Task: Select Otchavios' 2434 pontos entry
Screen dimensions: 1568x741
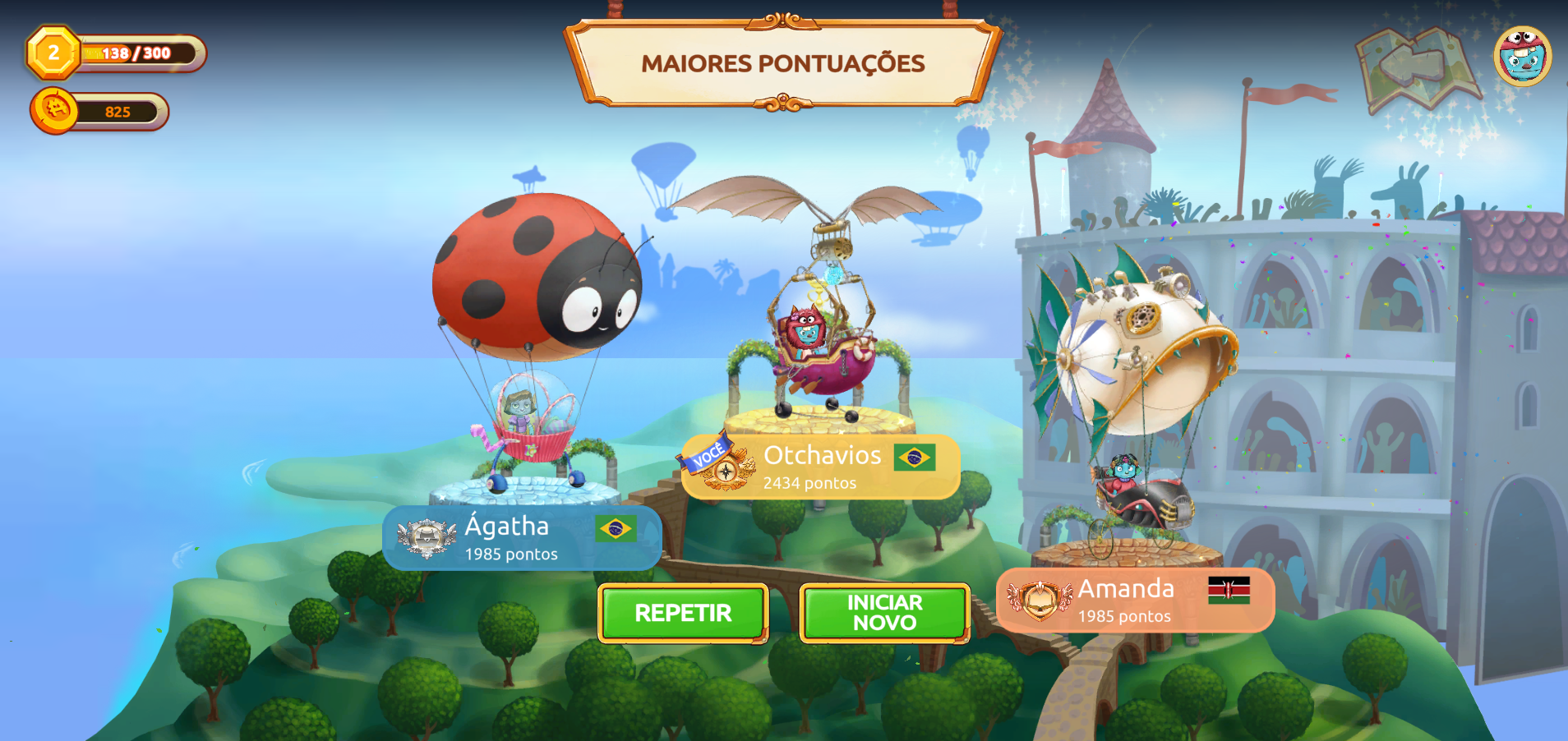Action: [821, 467]
